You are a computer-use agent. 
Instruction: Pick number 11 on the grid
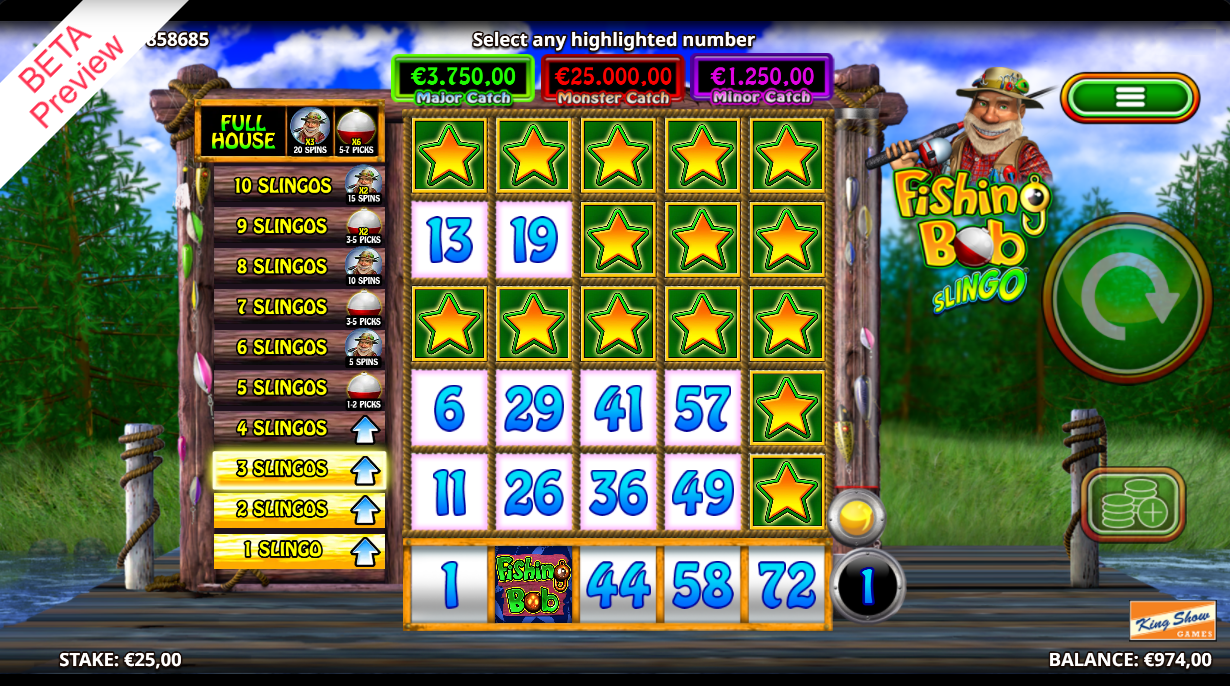tap(449, 492)
